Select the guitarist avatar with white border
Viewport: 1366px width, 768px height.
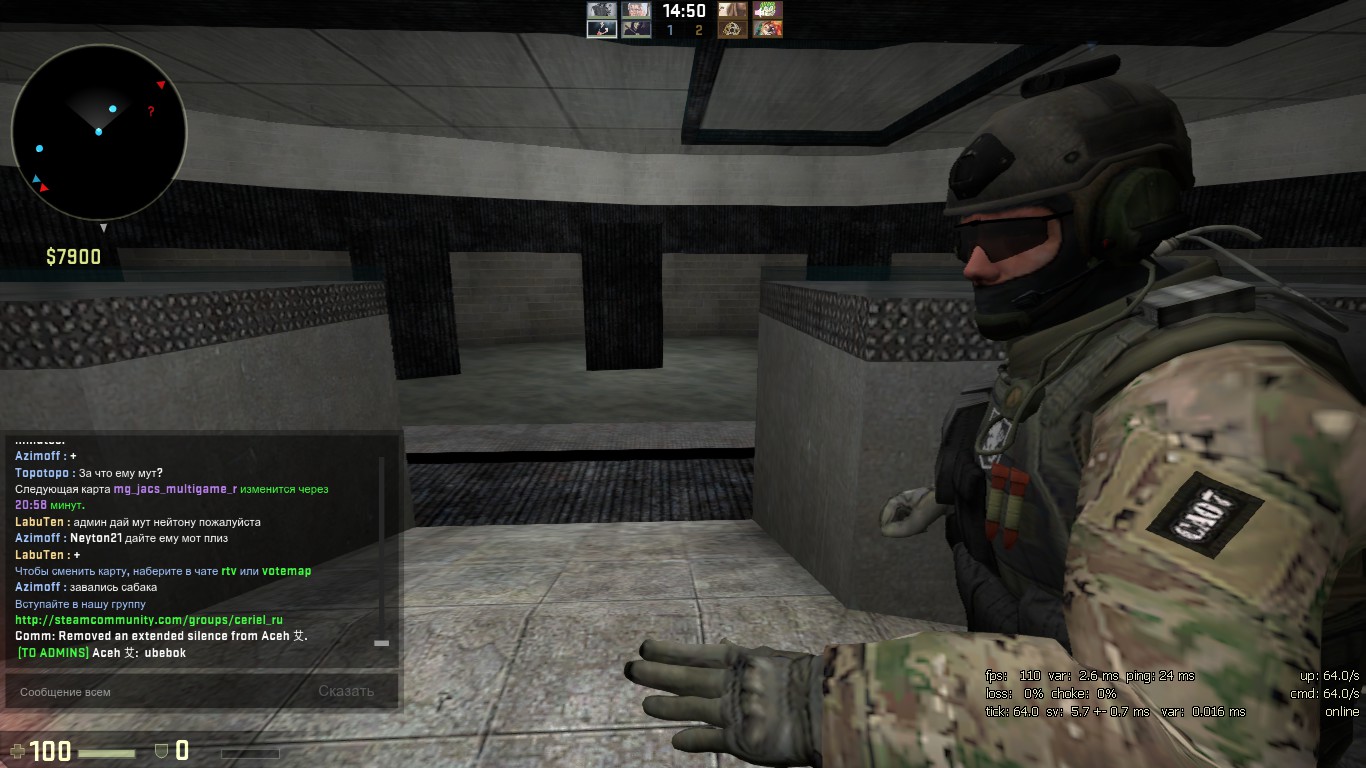[602, 30]
